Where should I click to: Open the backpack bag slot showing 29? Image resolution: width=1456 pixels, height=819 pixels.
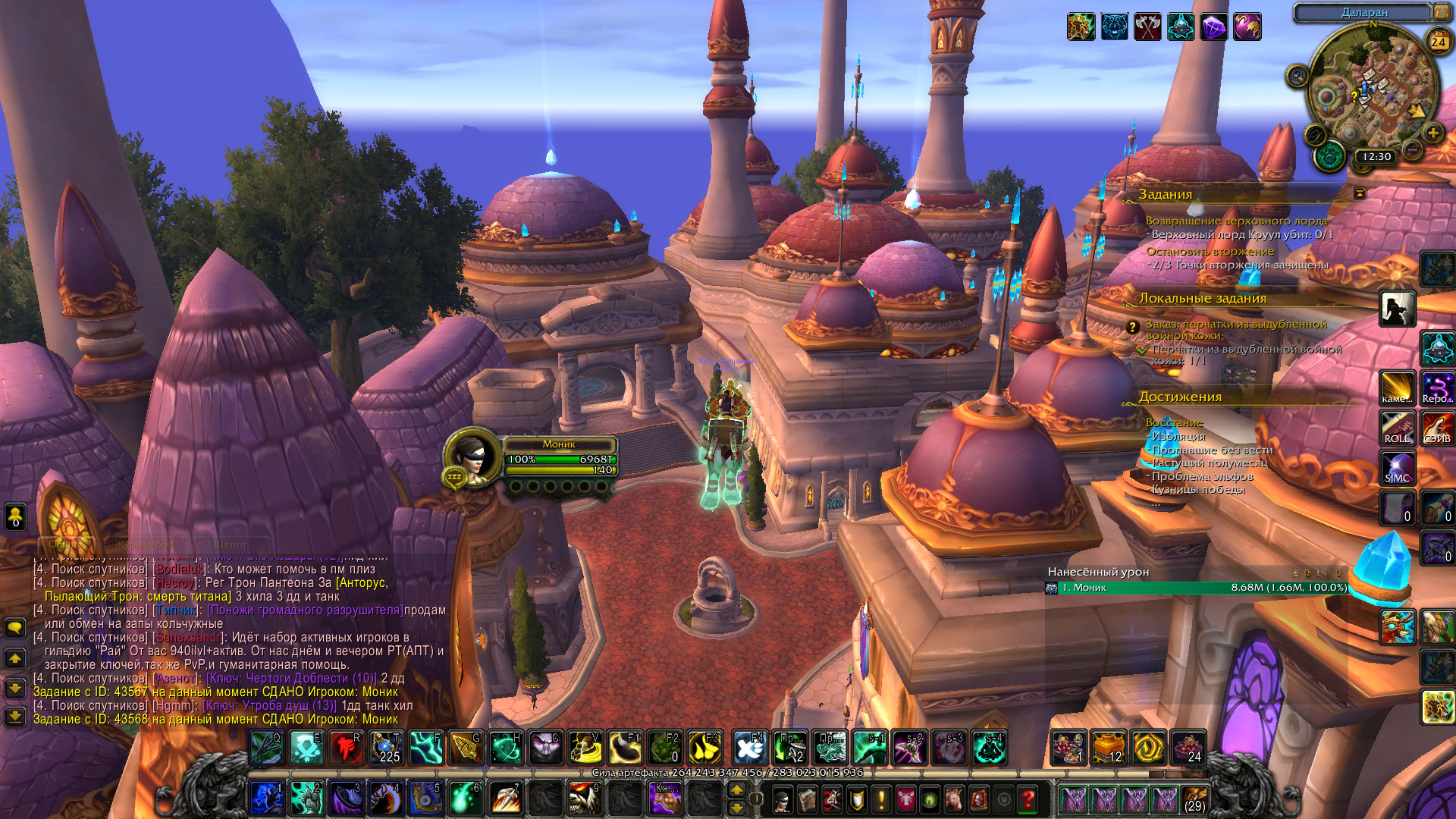[x=1194, y=799]
